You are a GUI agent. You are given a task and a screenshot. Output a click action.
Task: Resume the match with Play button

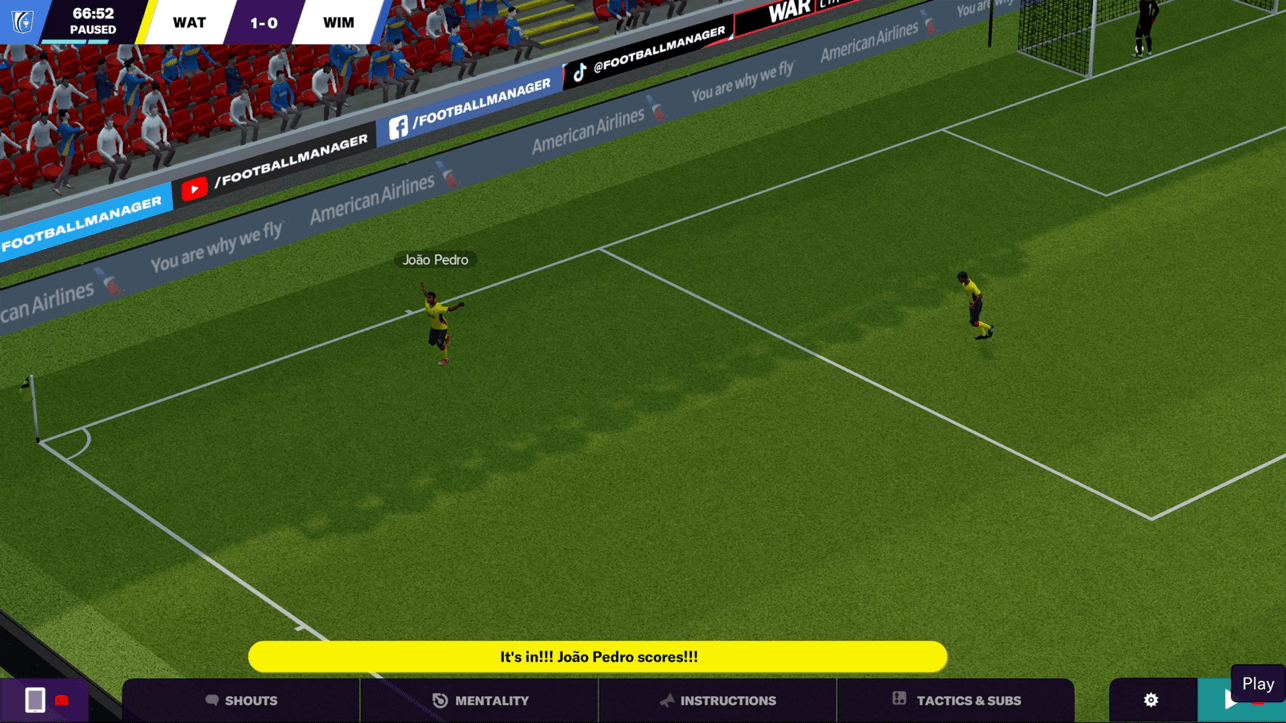pyautogui.click(x=1231, y=701)
